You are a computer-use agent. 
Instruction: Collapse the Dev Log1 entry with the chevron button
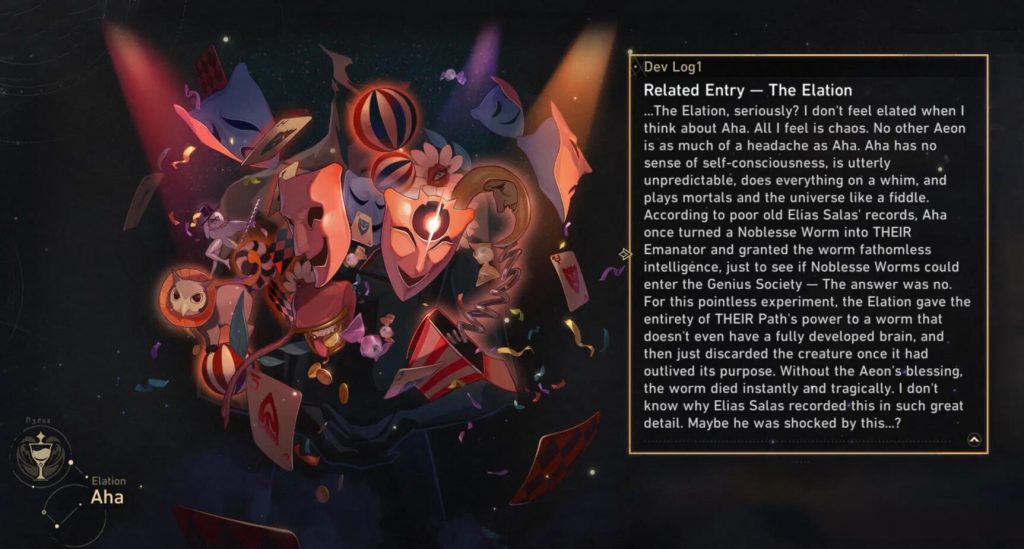974,439
